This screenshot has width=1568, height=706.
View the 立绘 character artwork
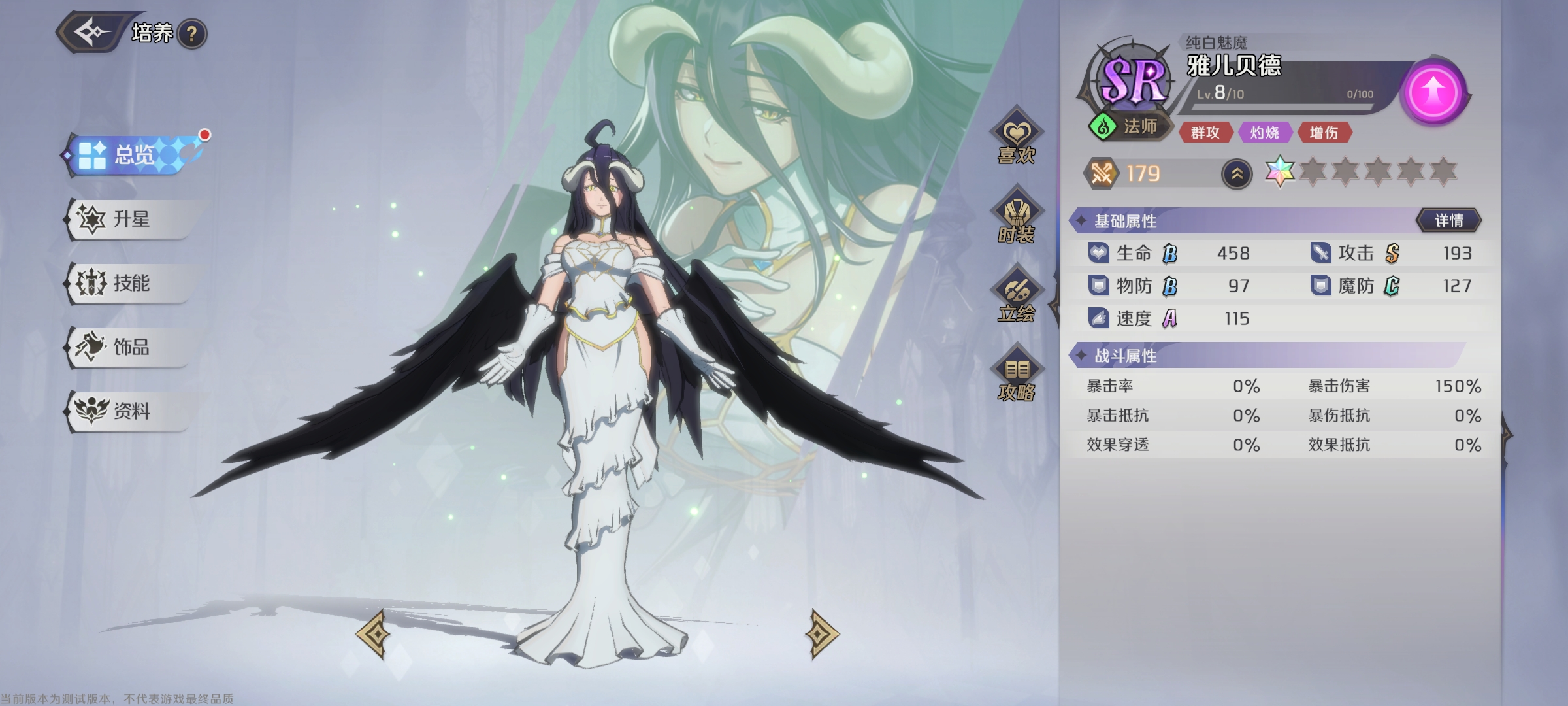pos(1017,299)
